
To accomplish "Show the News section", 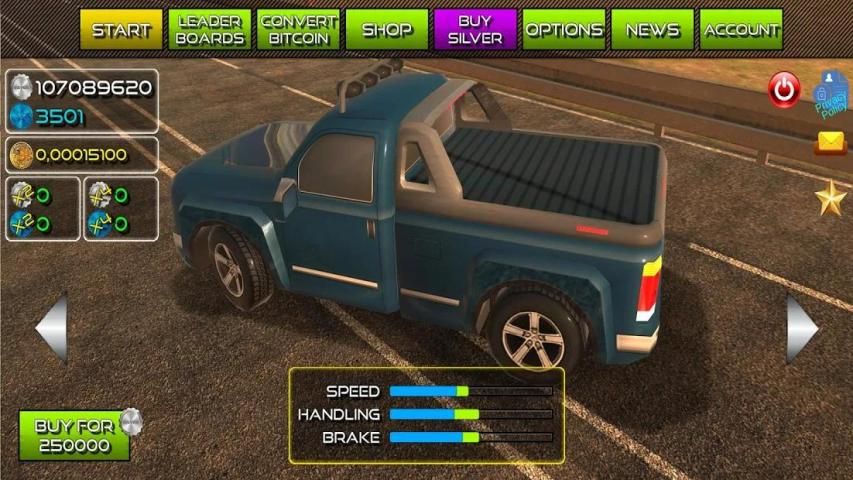I will point(652,30).
